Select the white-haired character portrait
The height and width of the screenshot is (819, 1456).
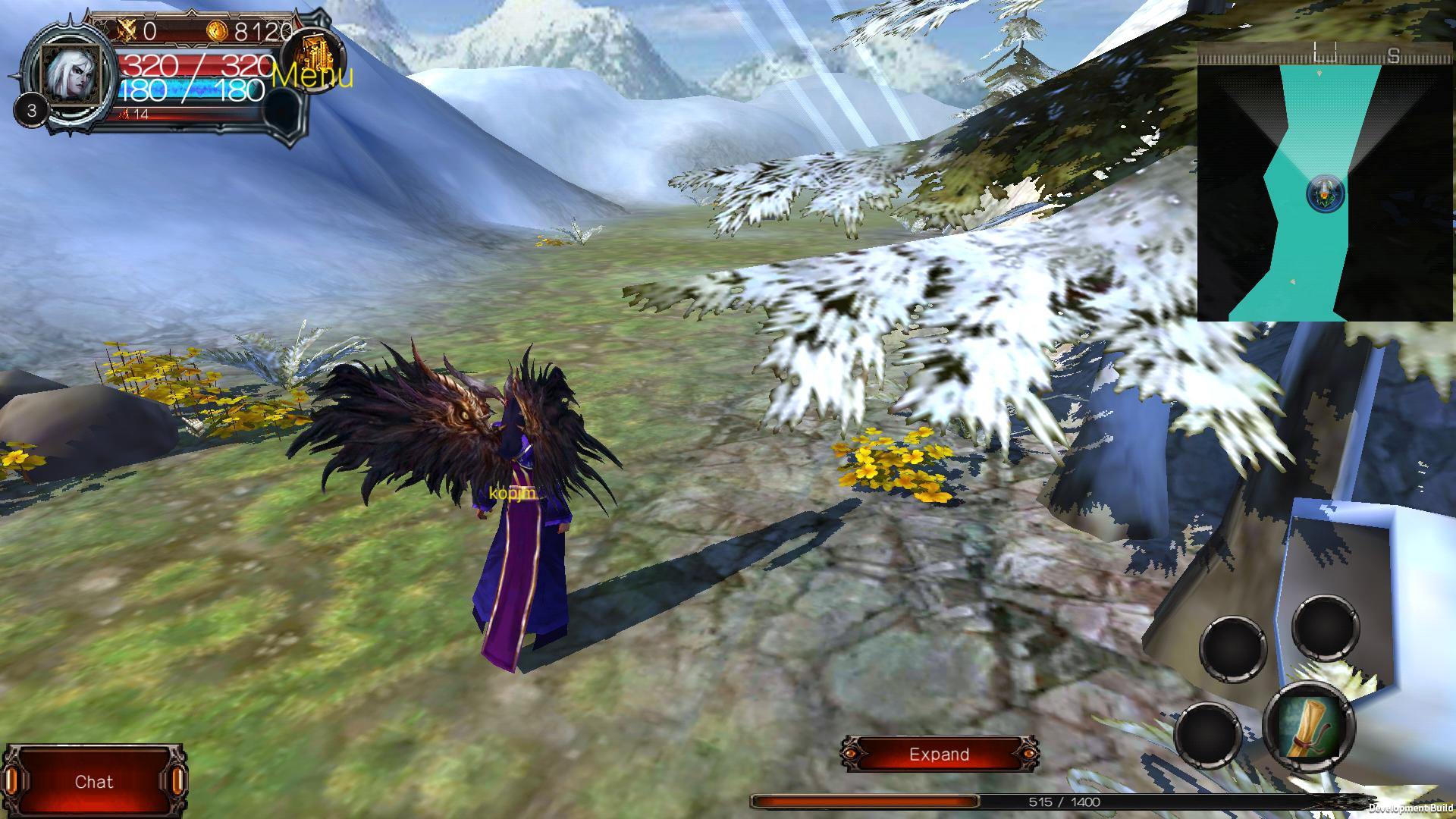69,74
